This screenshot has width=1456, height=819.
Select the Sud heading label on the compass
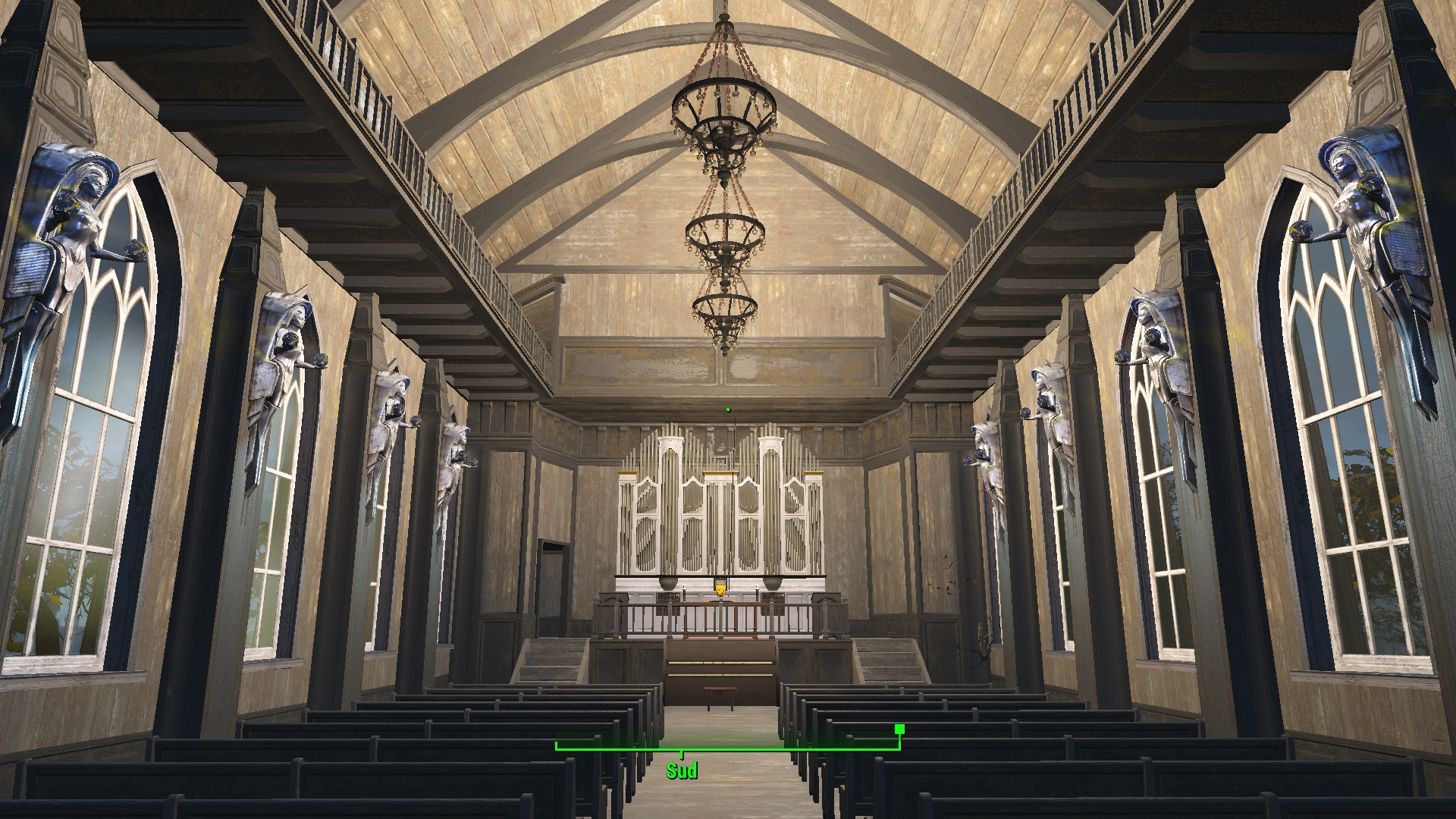click(681, 771)
